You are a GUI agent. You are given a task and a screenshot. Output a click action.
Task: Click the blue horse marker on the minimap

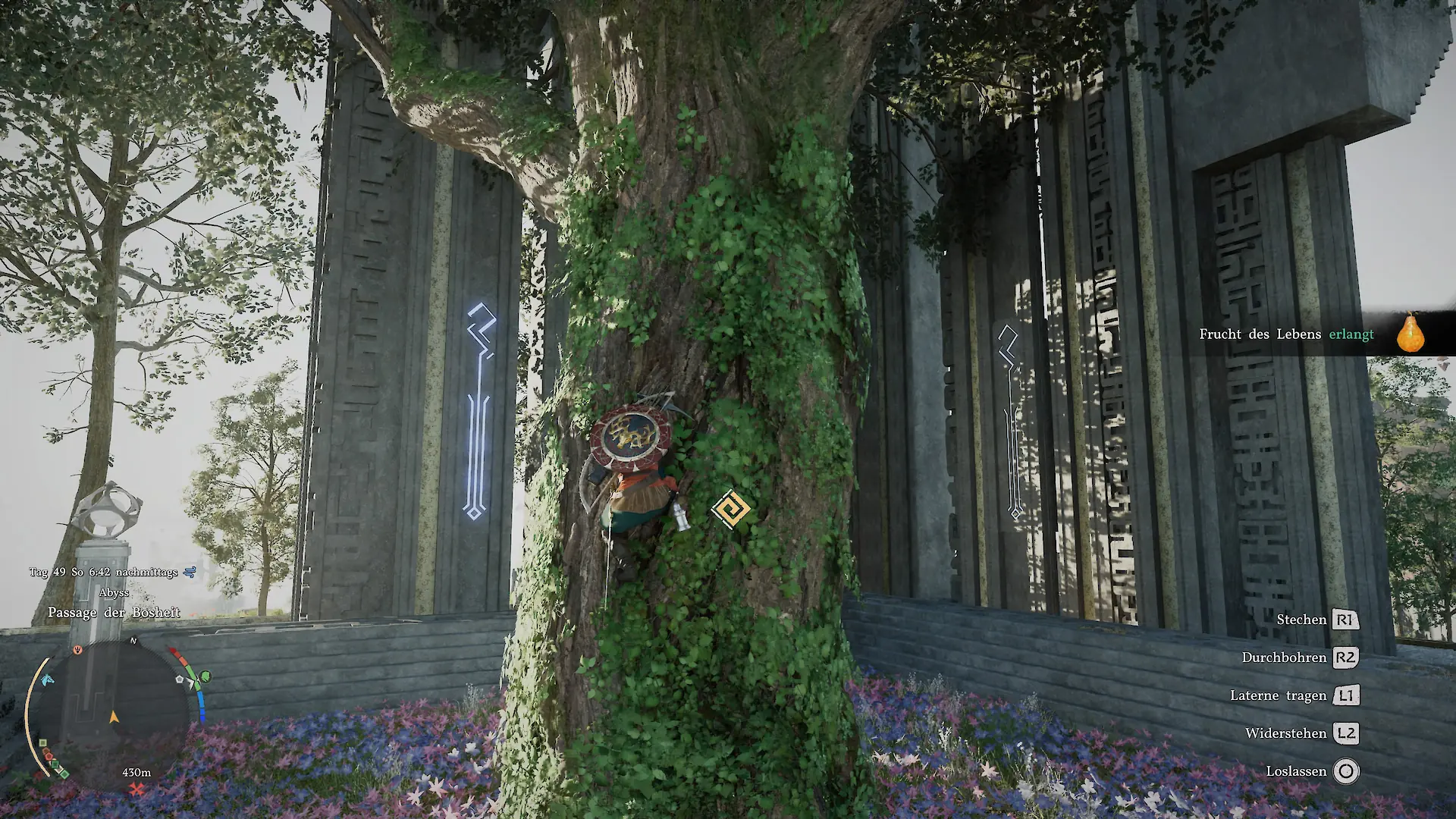pos(48,679)
